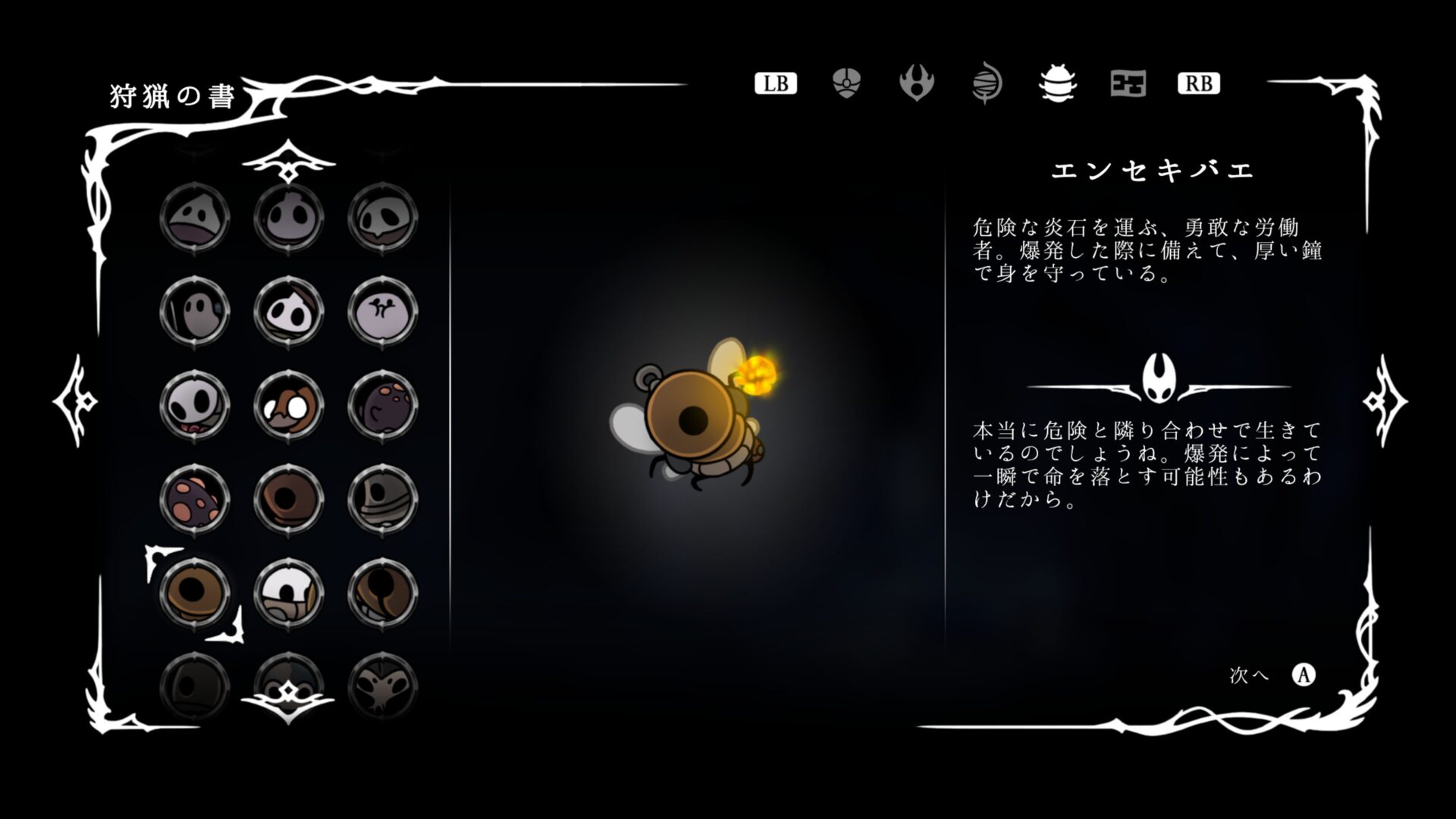This screenshot has height=819, width=1456.
Task: Switch to the flaming claw bosses tab
Action: point(916,83)
